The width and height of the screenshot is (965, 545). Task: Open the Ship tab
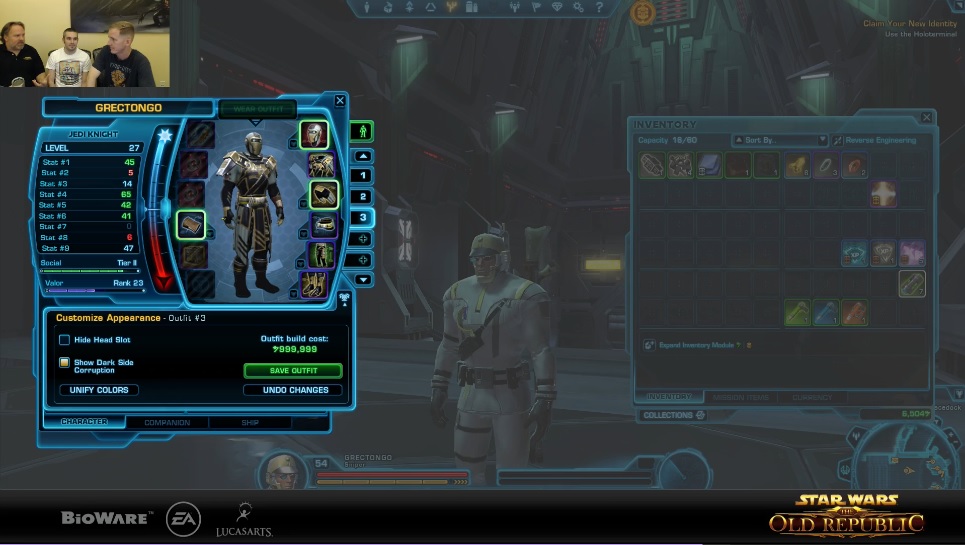tap(250, 423)
